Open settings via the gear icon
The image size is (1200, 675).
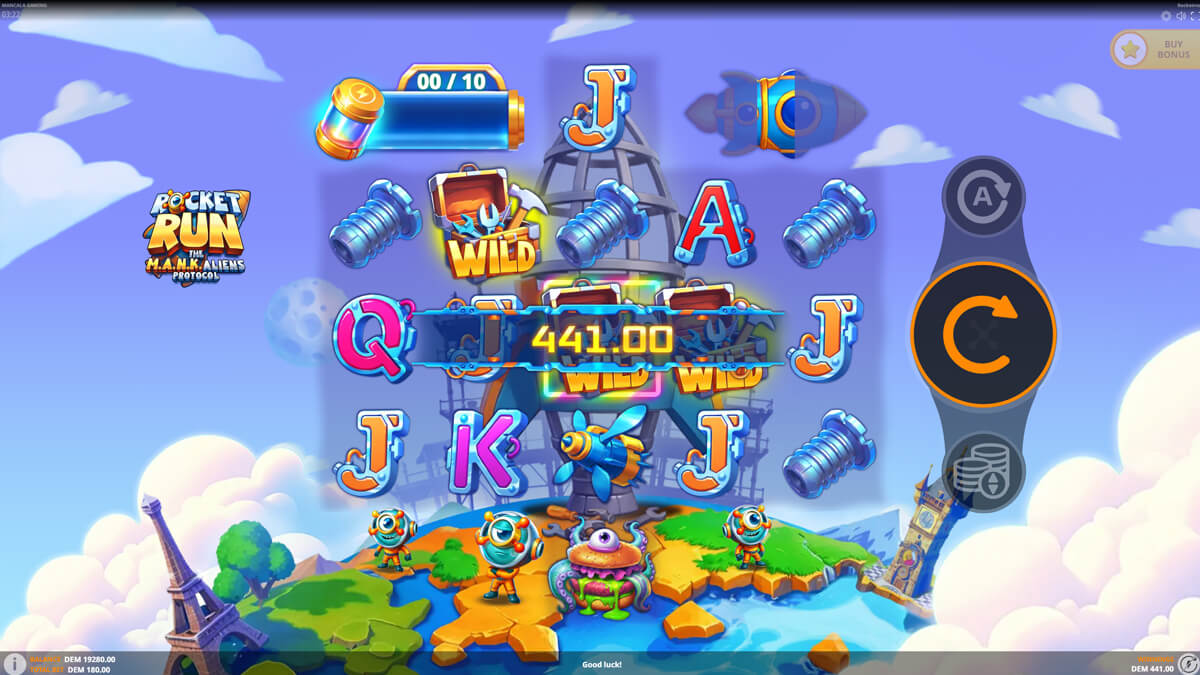tap(1166, 16)
